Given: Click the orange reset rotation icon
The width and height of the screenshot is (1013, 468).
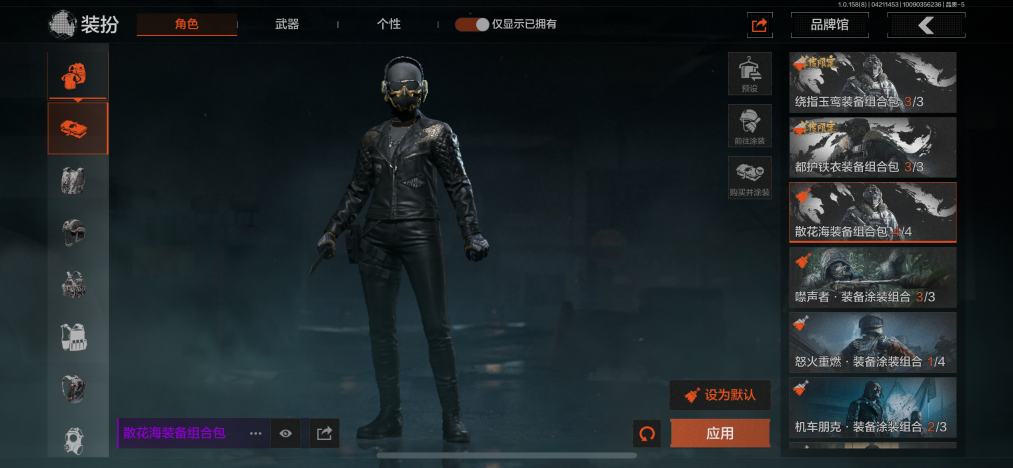Looking at the screenshot, I should tap(647, 433).
